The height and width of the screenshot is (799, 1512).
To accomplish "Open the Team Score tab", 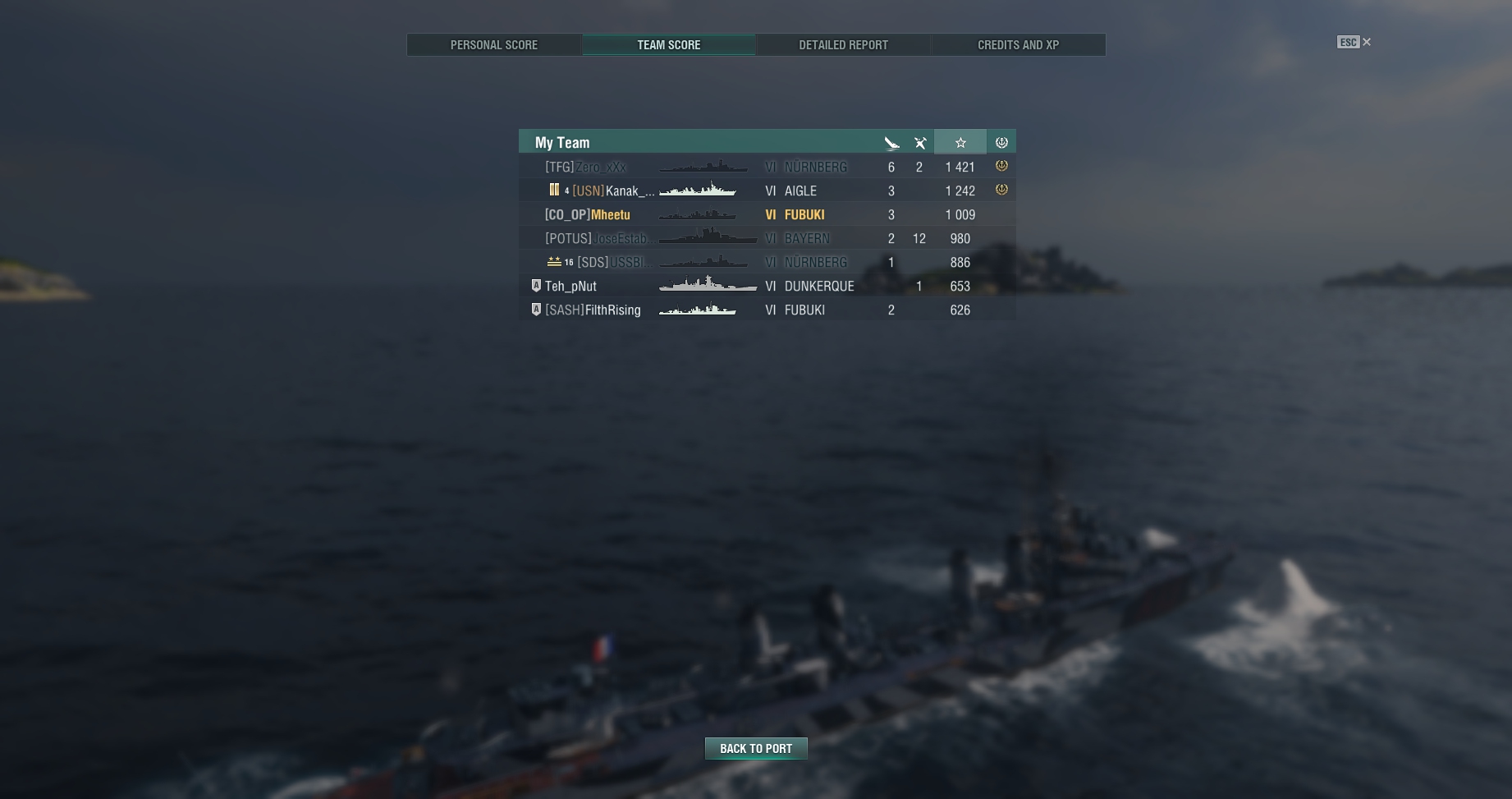I will click(x=668, y=45).
